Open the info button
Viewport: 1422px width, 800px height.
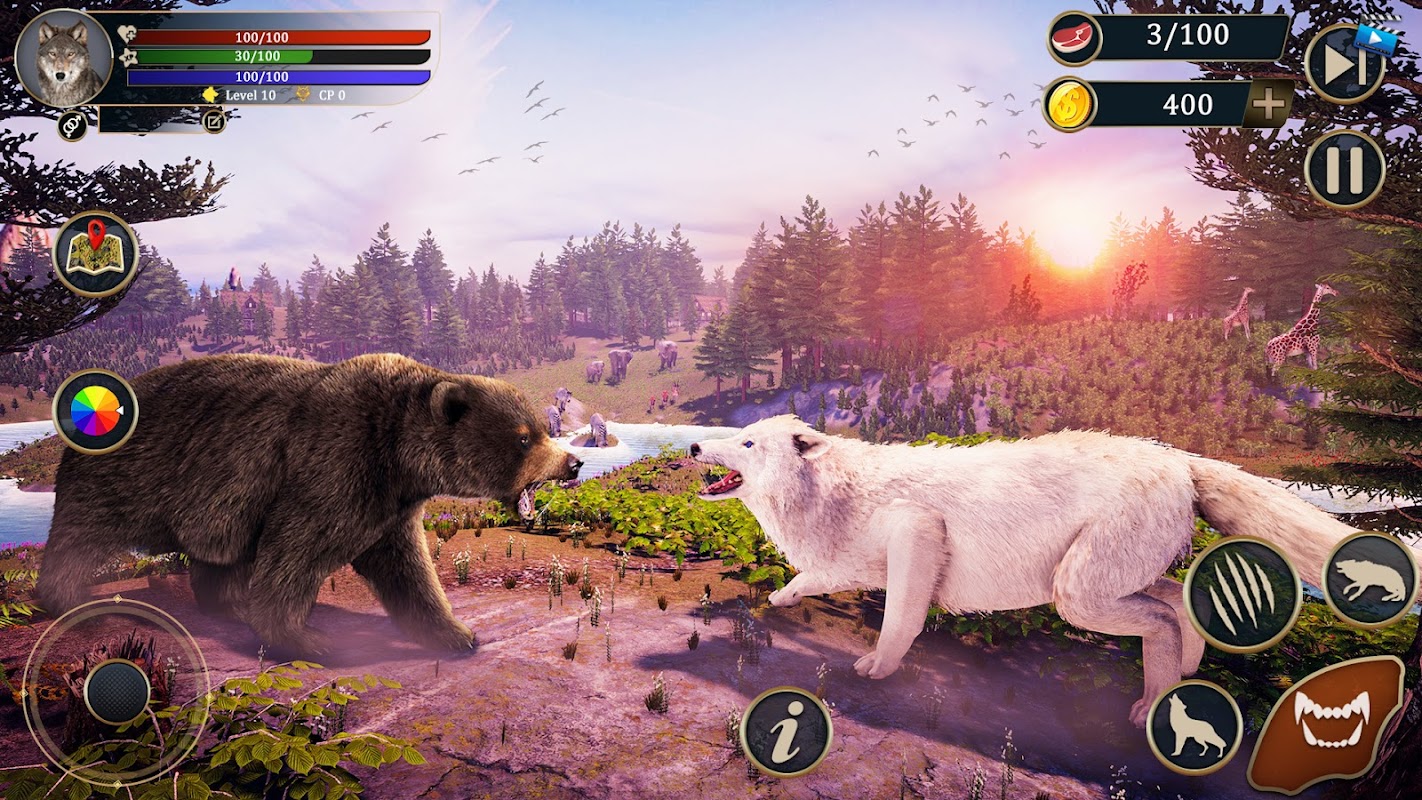point(786,732)
